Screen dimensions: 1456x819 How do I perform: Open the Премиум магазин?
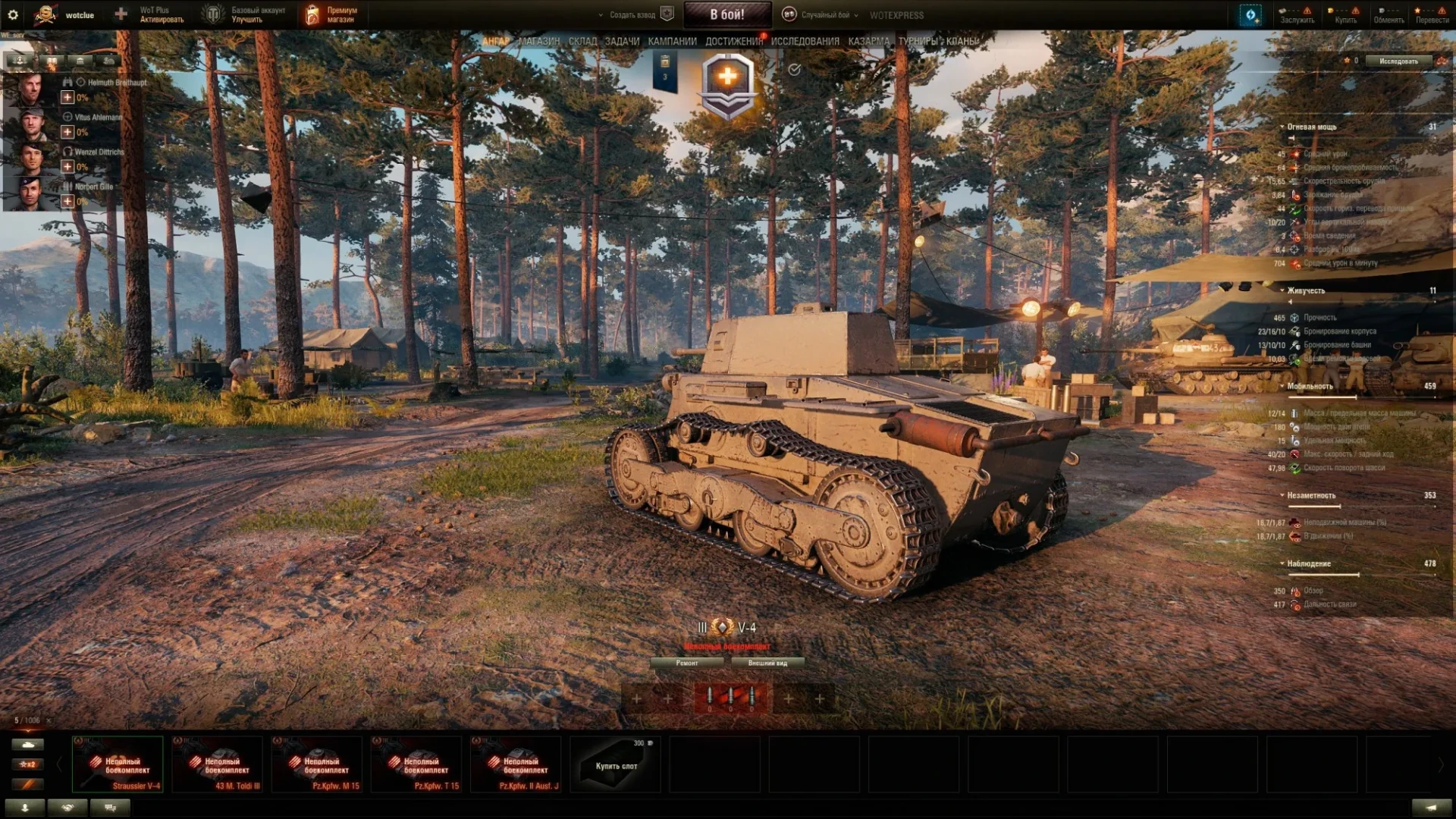(x=332, y=14)
